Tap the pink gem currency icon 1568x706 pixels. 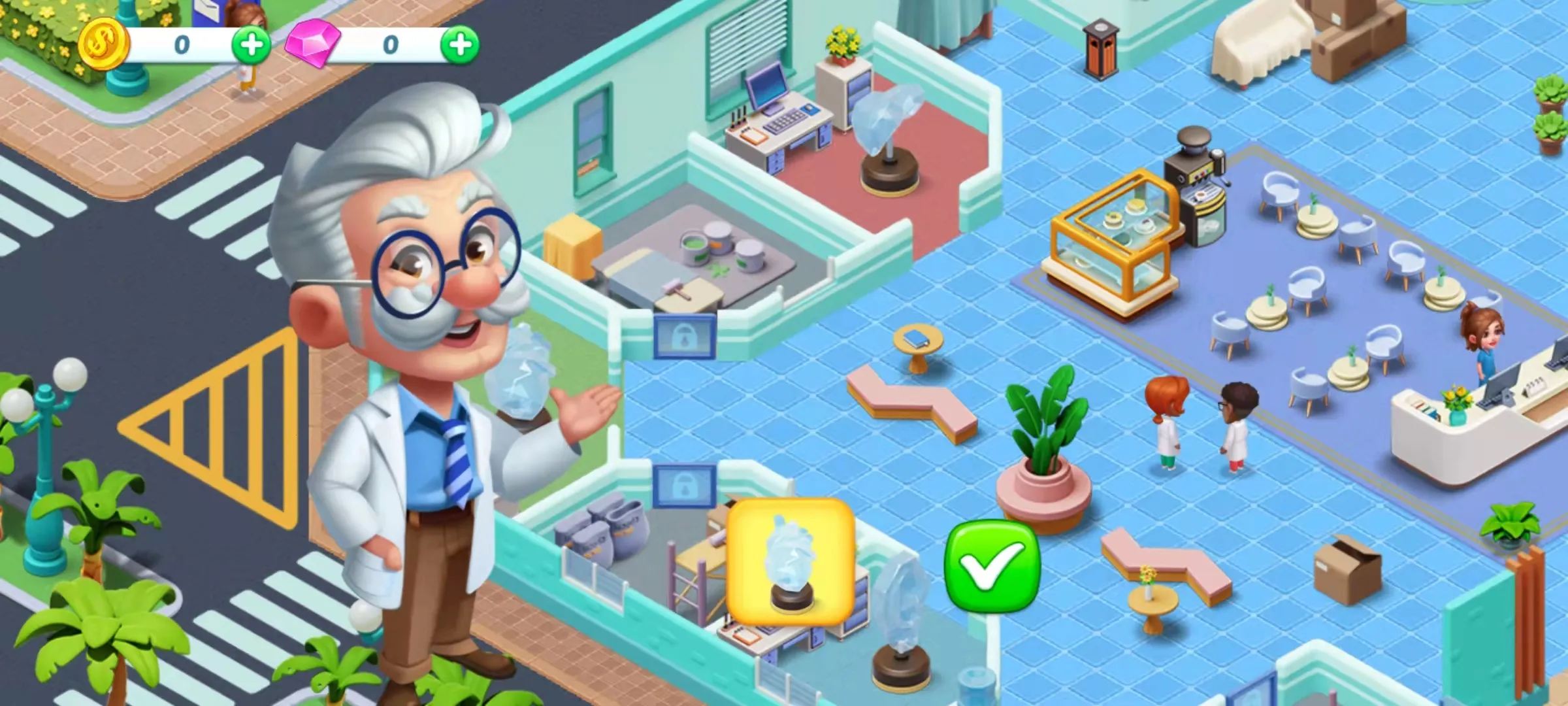pyautogui.click(x=313, y=44)
